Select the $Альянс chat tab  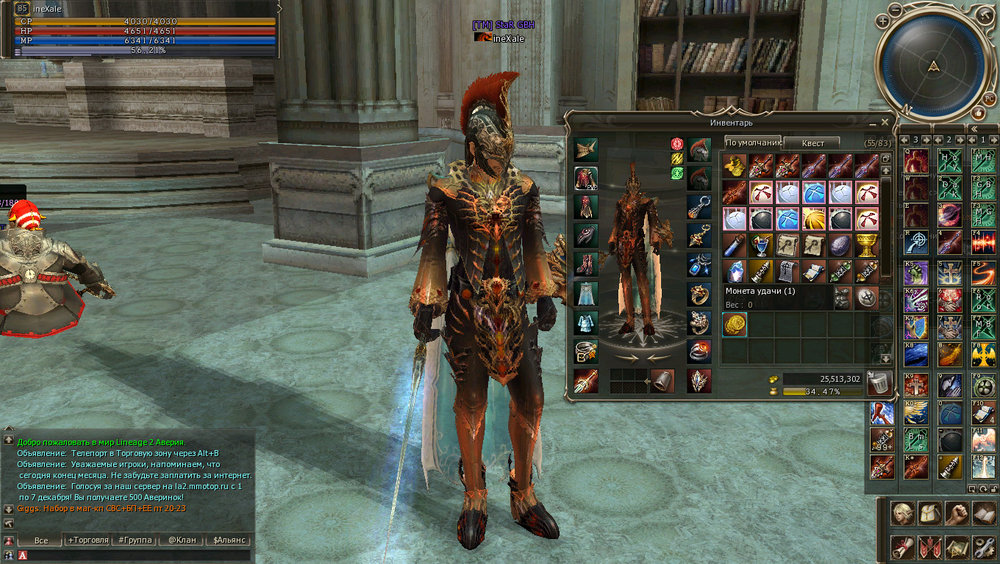pyautogui.click(x=229, y=540)
